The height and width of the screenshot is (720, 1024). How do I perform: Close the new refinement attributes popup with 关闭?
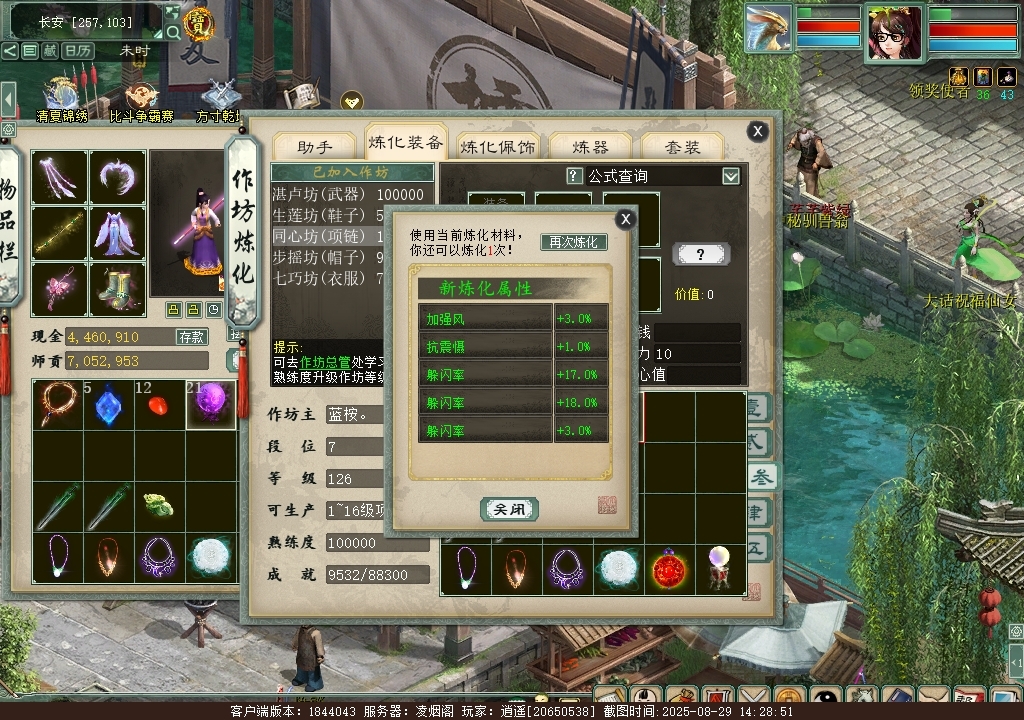pyautogui.click(x=509, y=509)
